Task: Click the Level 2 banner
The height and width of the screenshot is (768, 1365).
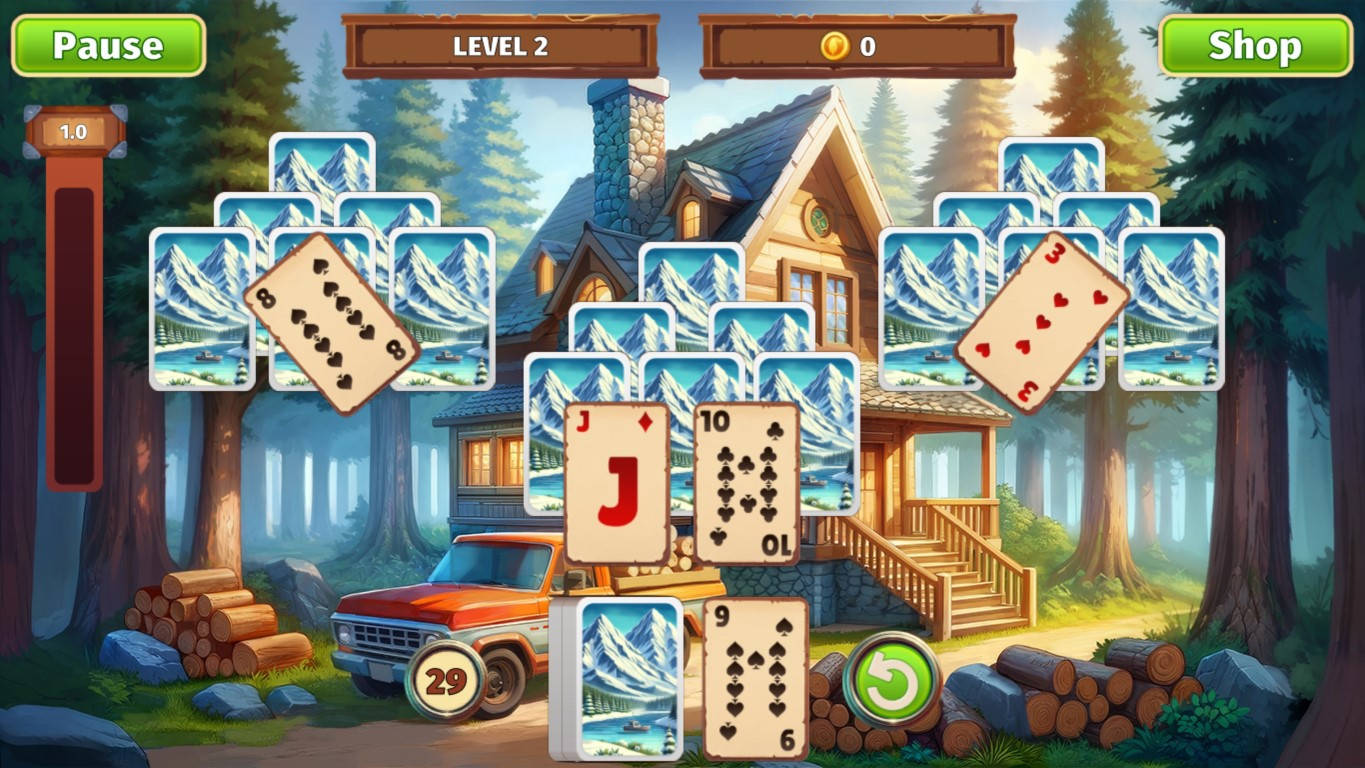Action: tap(504, 44)
